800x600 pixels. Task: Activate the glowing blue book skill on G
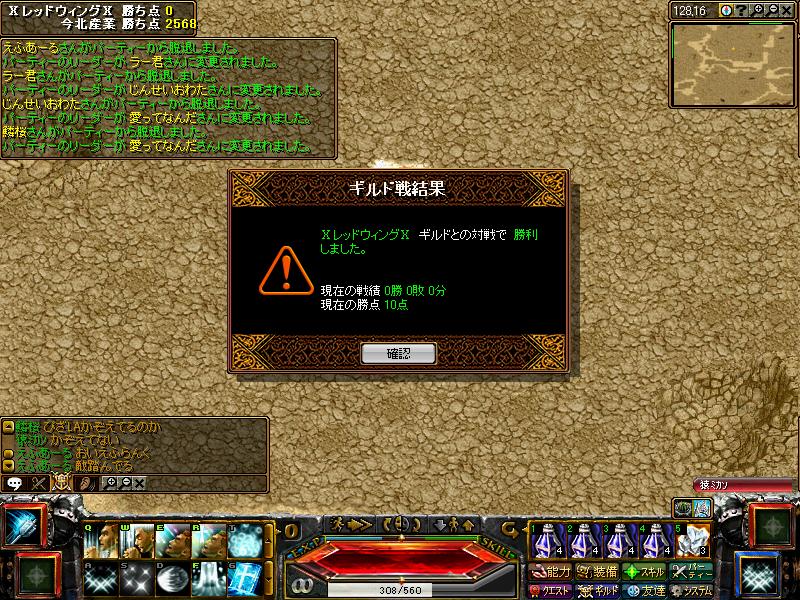[244, 577]
